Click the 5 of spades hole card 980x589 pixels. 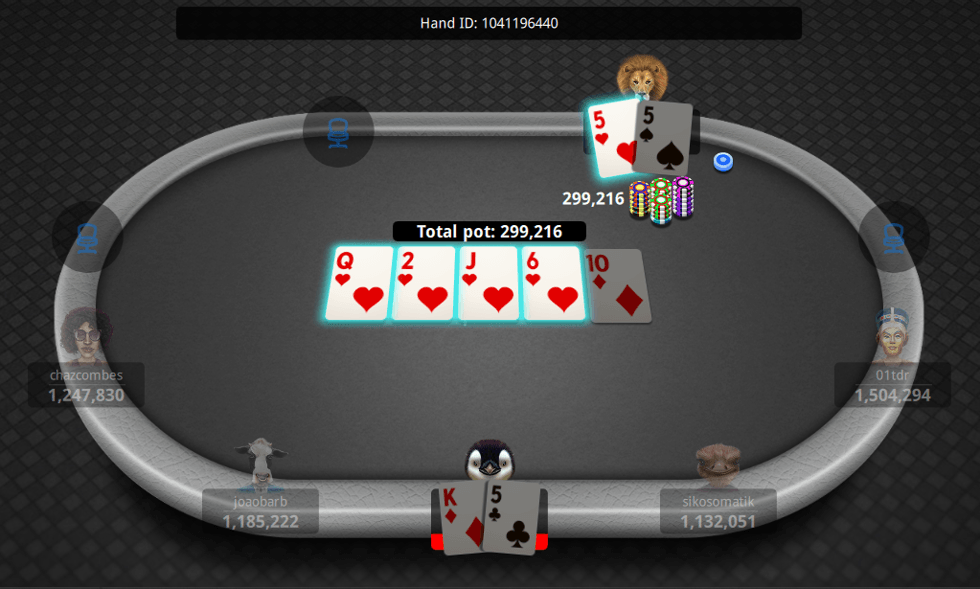click(x=663, y=137)
